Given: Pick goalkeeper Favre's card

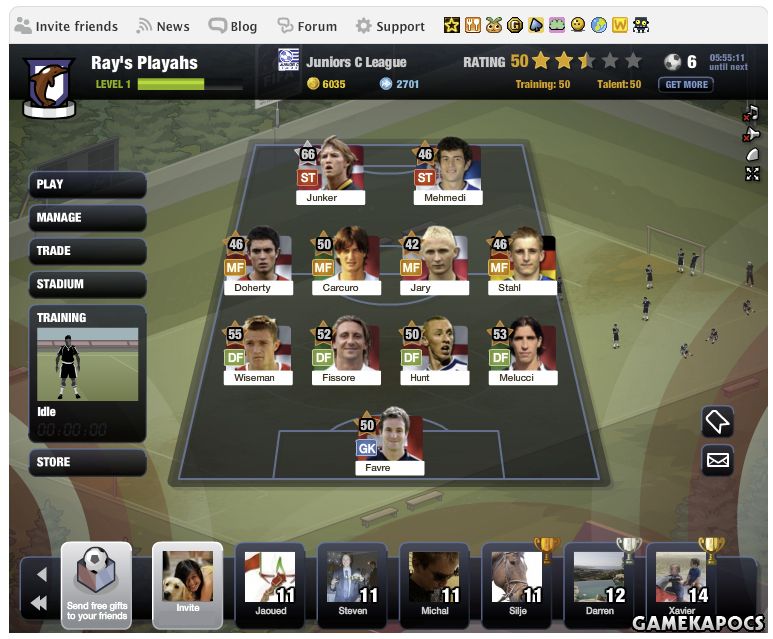Looking at the screenshot, I should (x=390, y=442).
